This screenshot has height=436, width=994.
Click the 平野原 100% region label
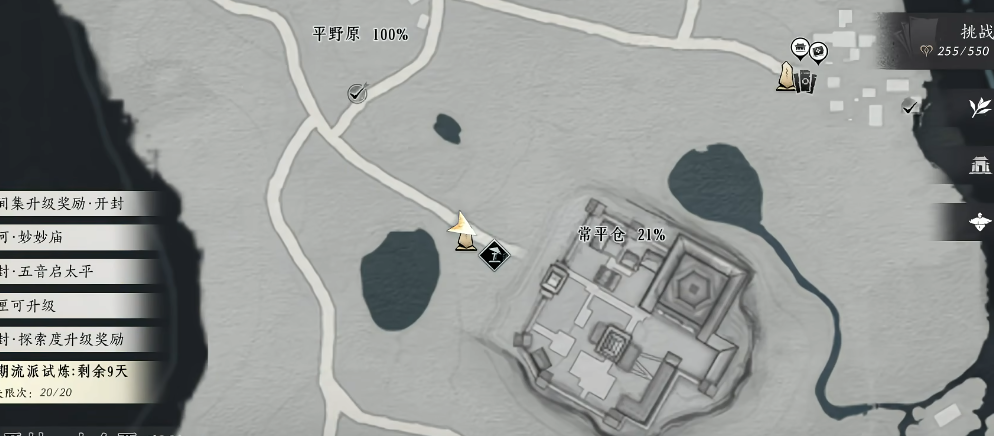pos(361,35)
